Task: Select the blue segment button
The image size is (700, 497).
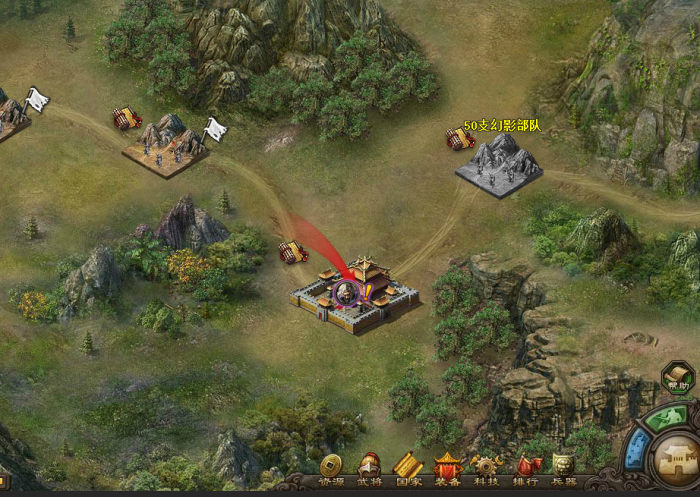Action: click(638, 449)
